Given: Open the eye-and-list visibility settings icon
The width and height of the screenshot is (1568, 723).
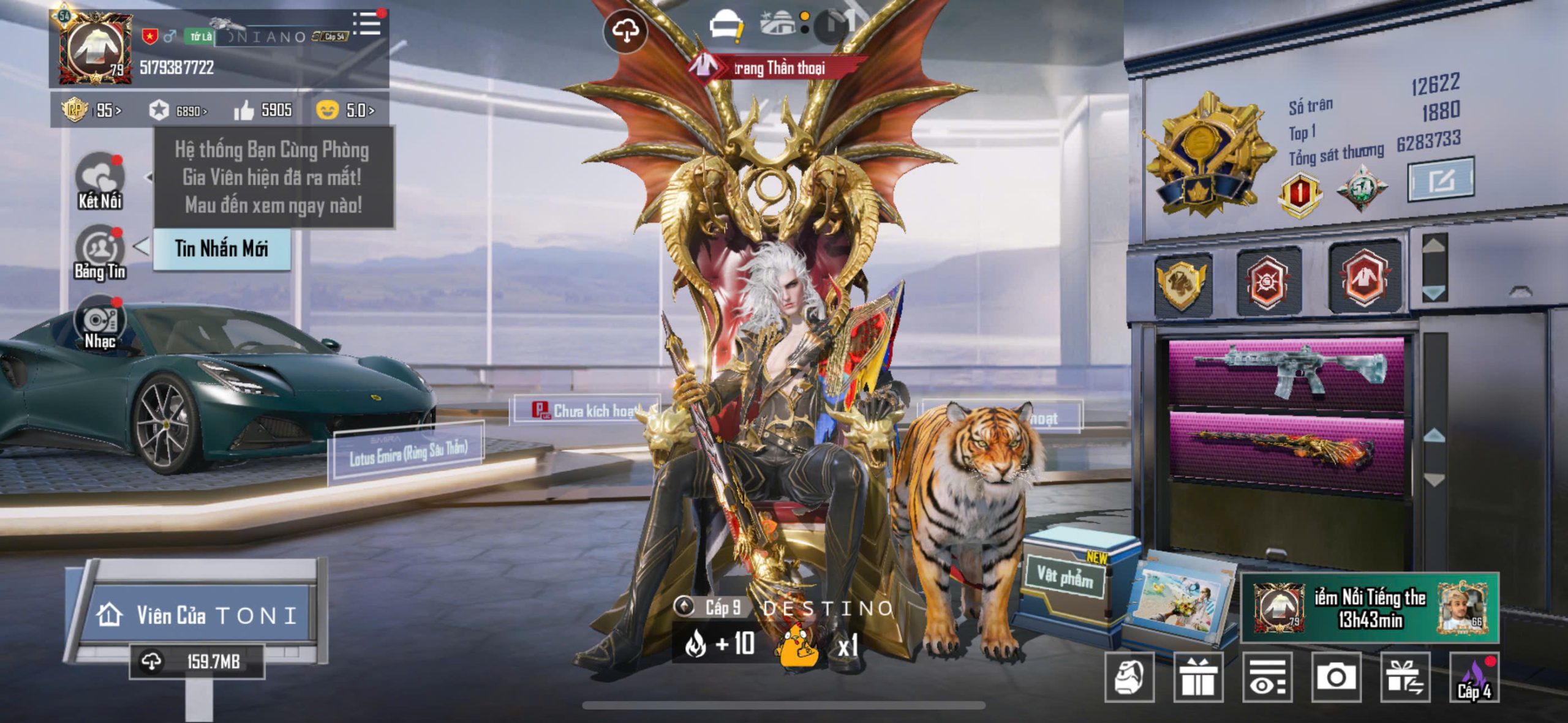Looking at the screenshot, I should (x=1267, y=677).
